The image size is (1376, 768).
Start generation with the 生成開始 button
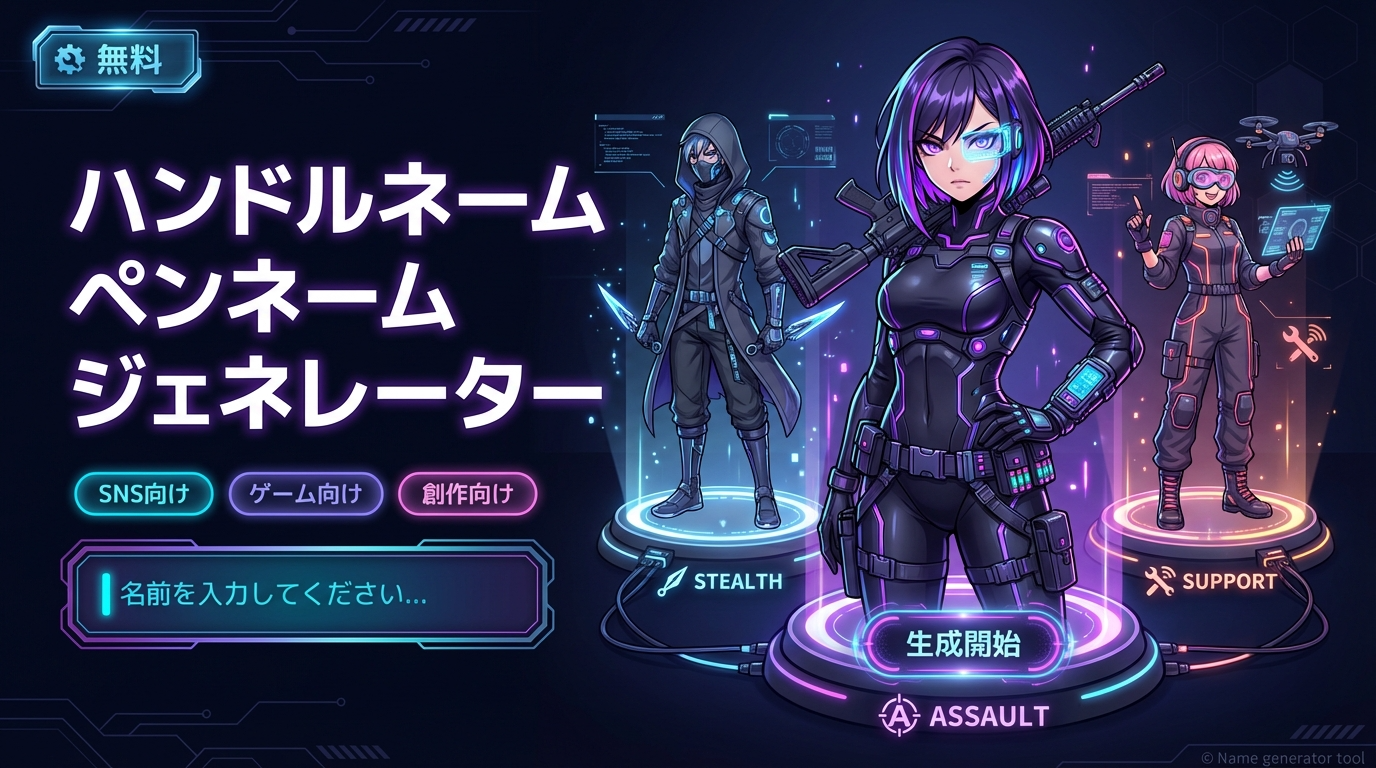[x=963, y=644]
